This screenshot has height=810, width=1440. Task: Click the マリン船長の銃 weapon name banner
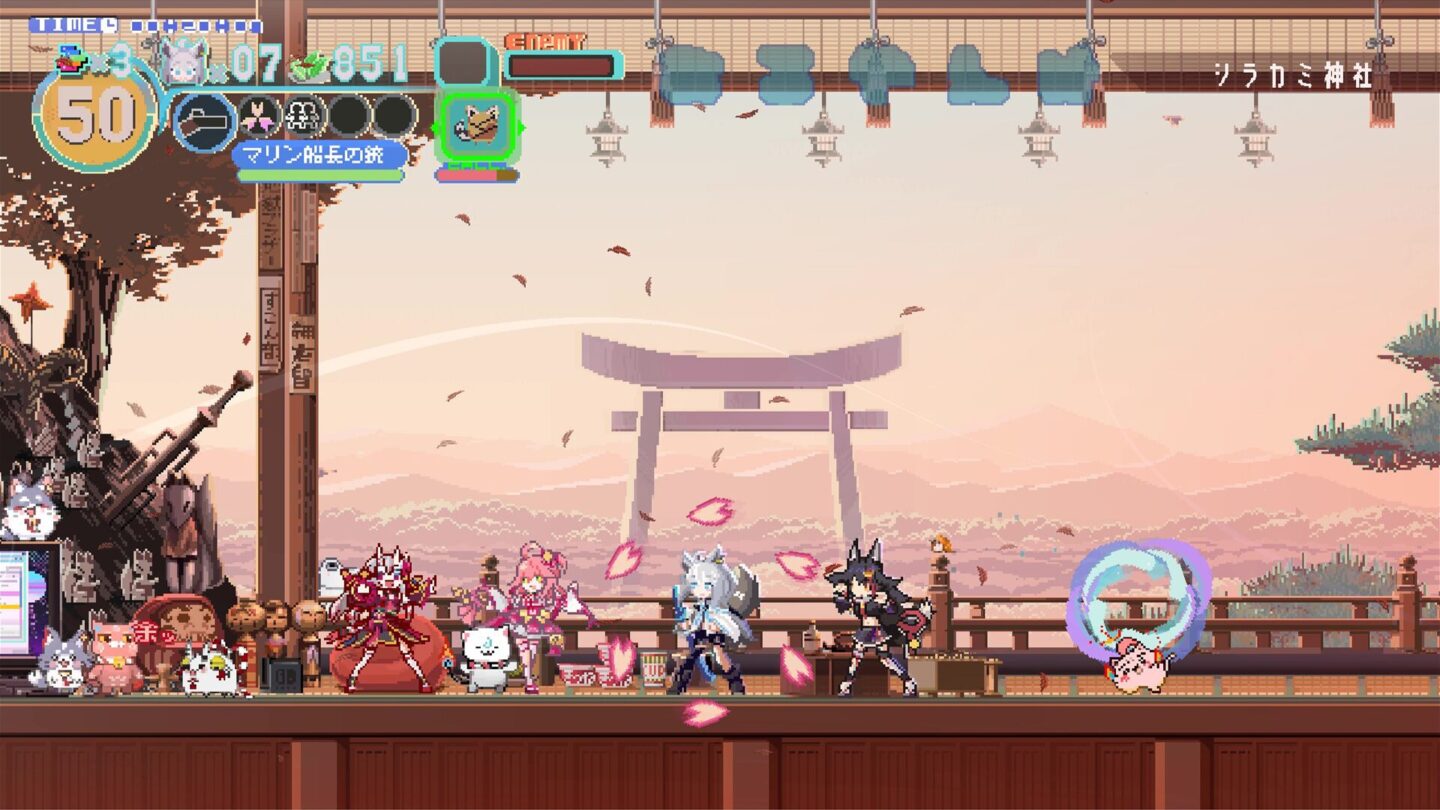click(x=316, y=153)
